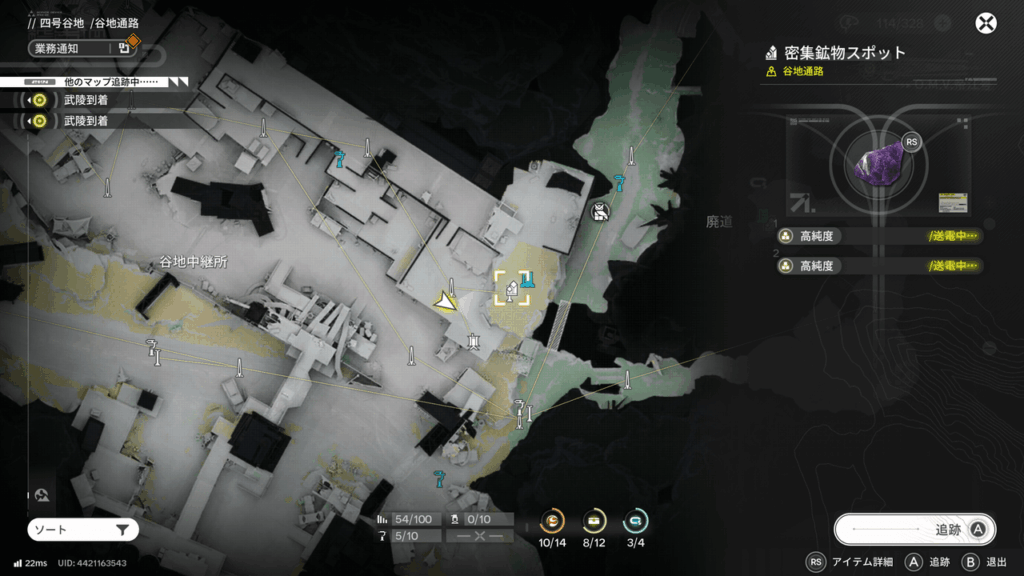Select the treasure chest counter icon
The height and width of the screenshot is (576, 1024).
[x=594, y=521]
